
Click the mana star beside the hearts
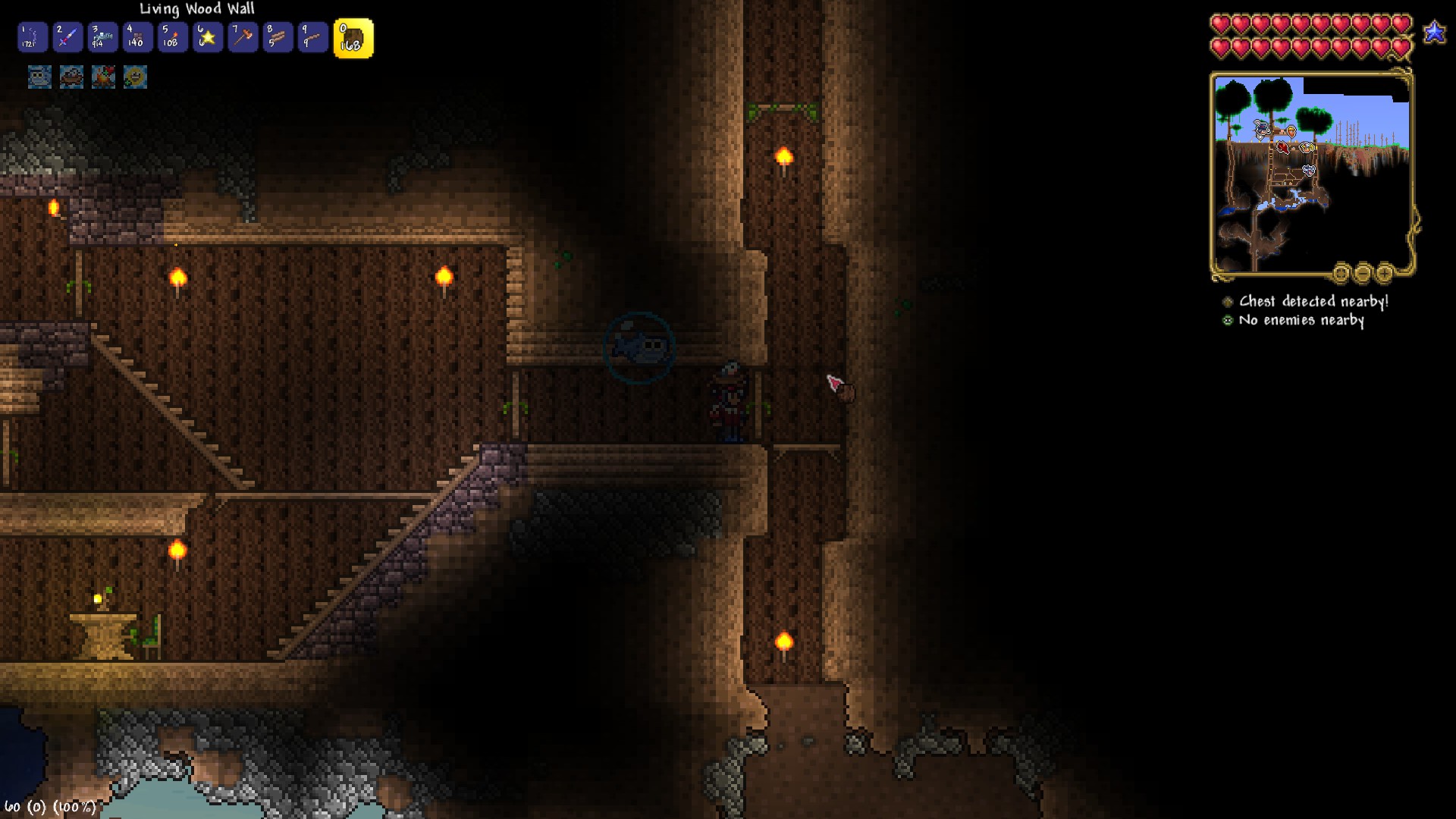pos(1433,33)
